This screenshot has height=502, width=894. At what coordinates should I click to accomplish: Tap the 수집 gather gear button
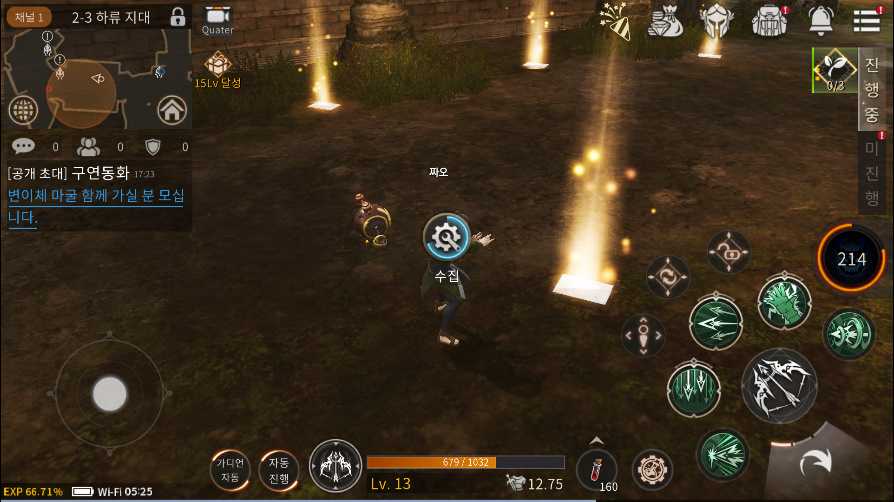click(446, 237)
